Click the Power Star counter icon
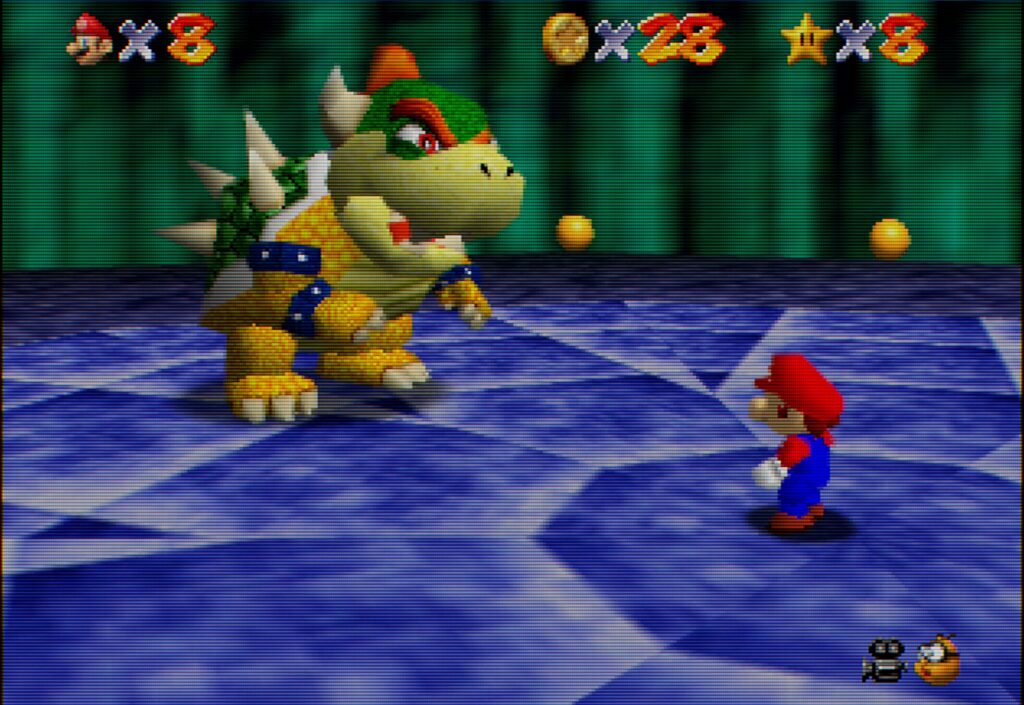Image resolution: width=1024 pixels, height=705 pixels. 804,39
